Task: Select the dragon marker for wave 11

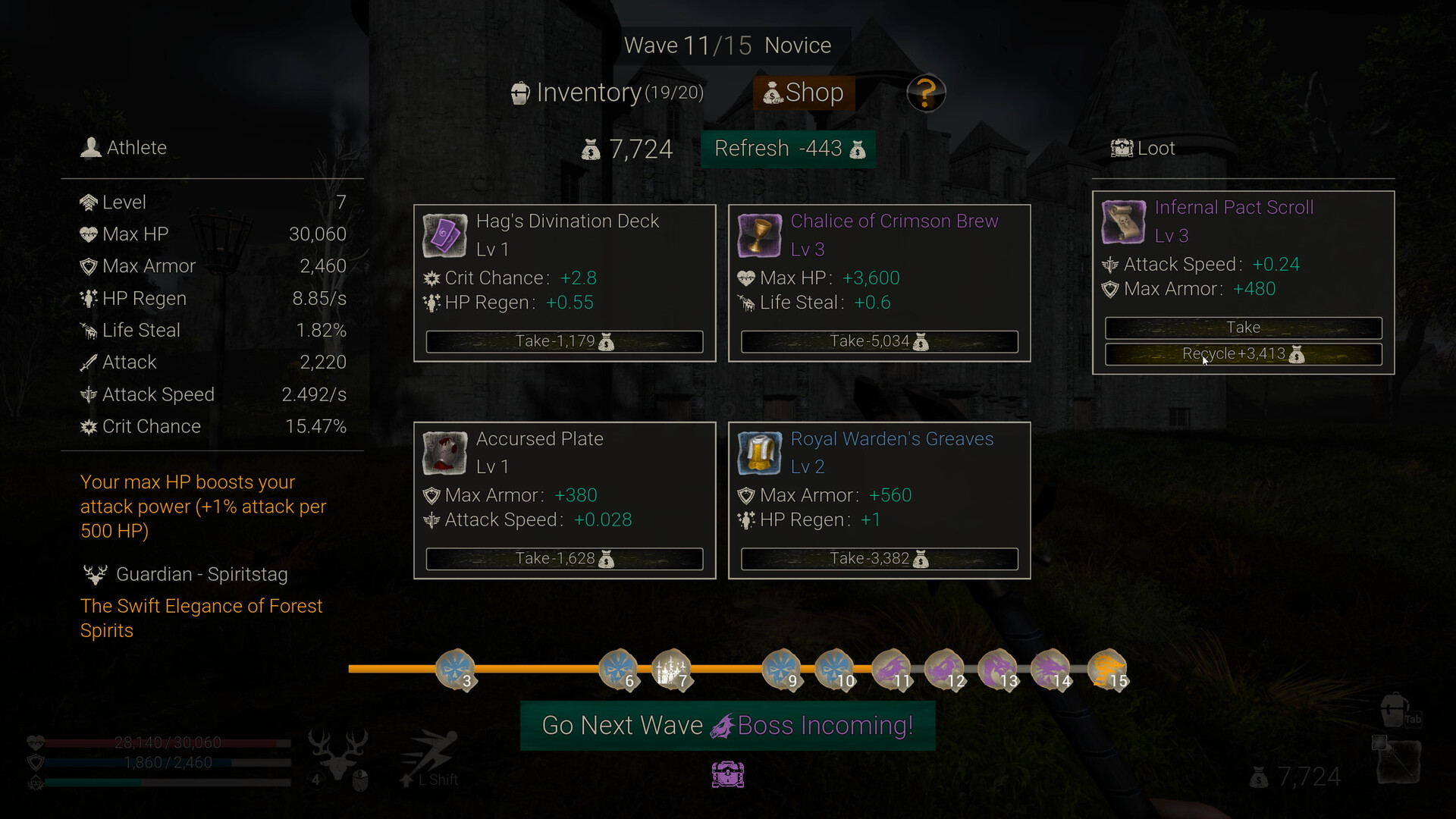Action: (x=893, y=670)
